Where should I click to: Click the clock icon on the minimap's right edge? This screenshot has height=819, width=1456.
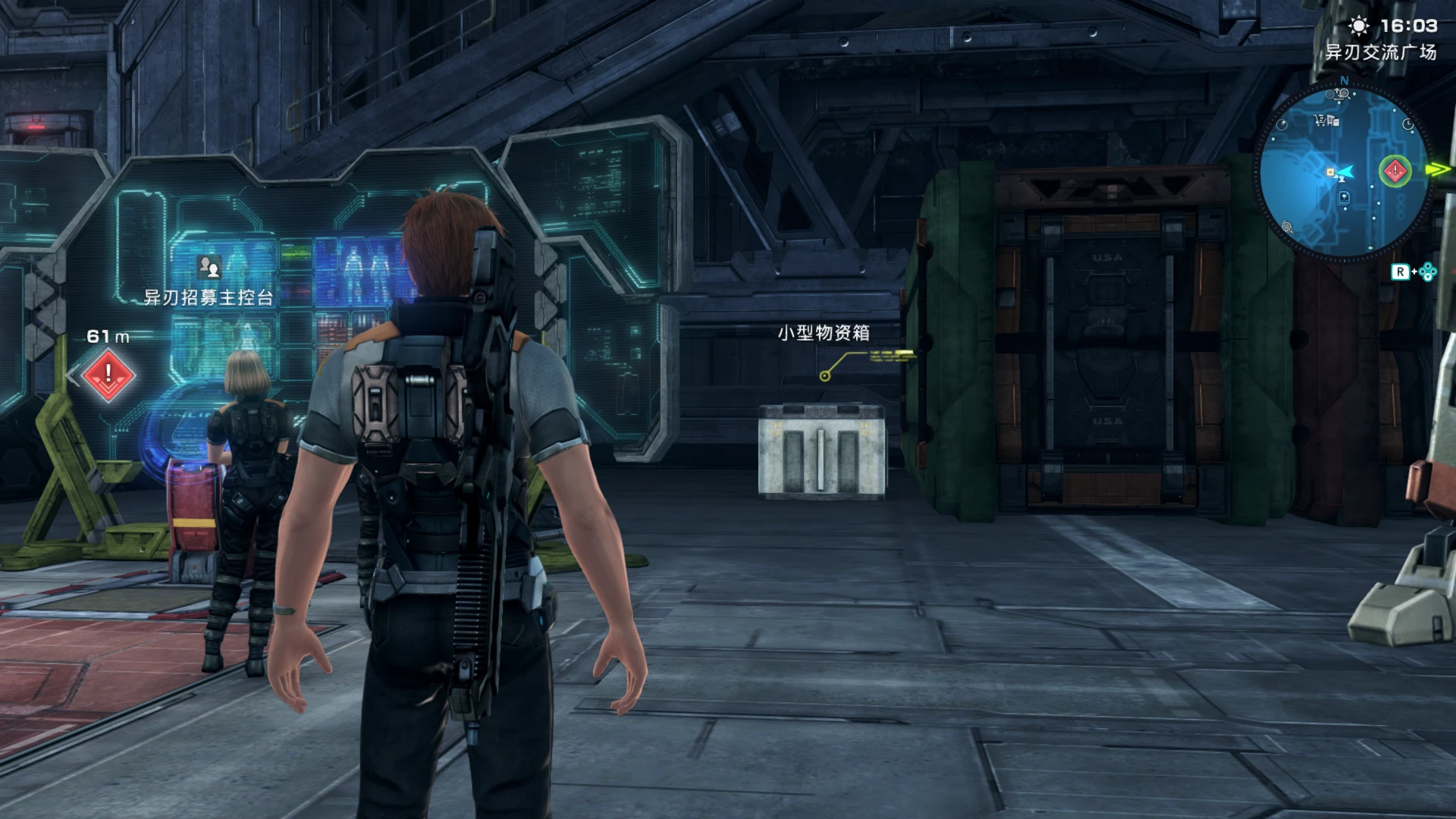(x=1407, y=124)
